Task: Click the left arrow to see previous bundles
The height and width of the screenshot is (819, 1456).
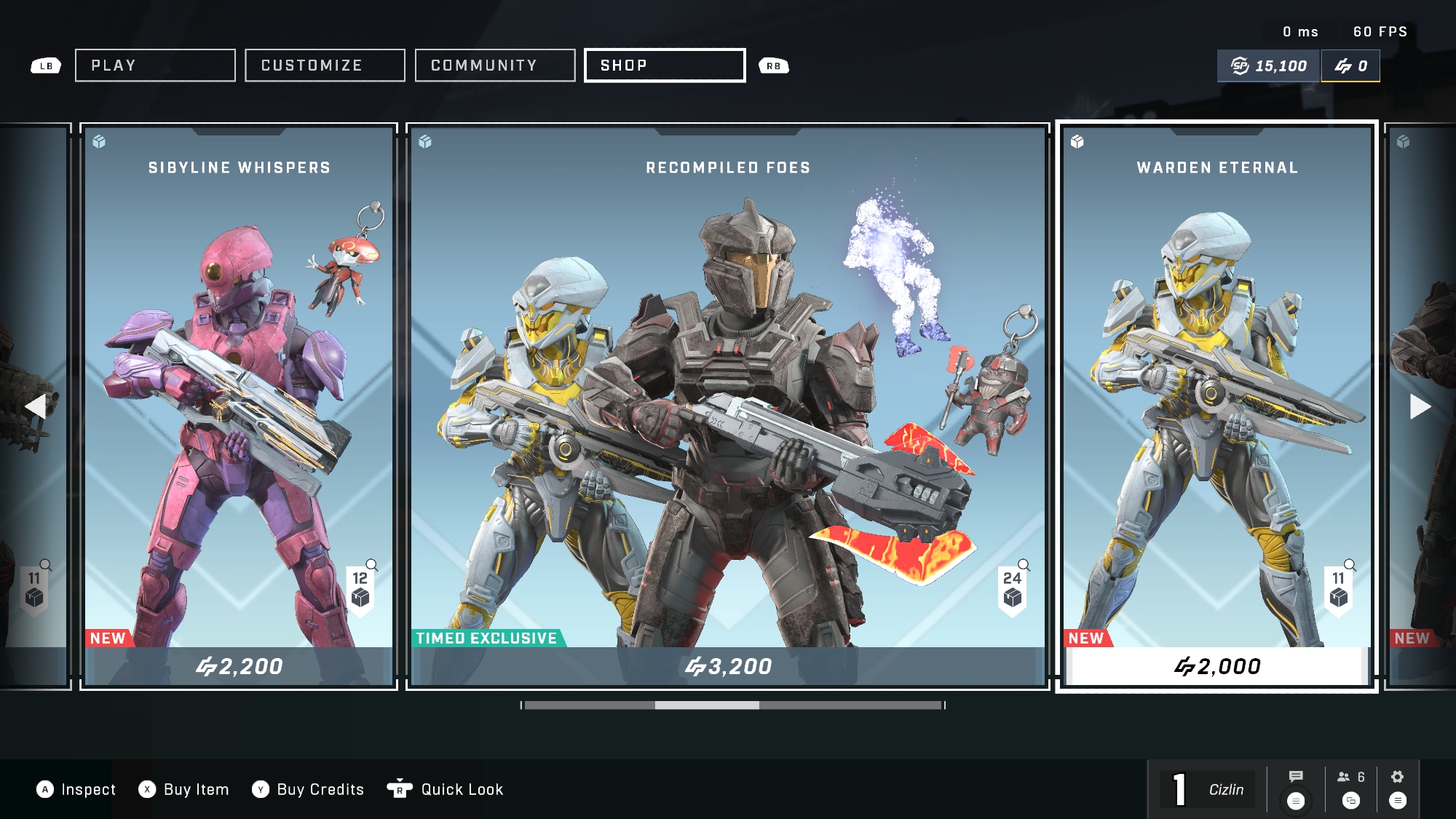Action: (35, 406)
